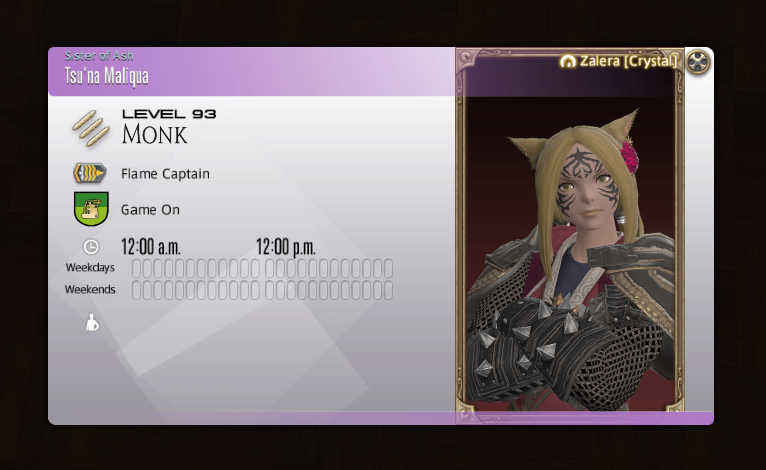766x470 pixels.
Task: Select the Flame Captain rank insignia
Action: [90, 174]
